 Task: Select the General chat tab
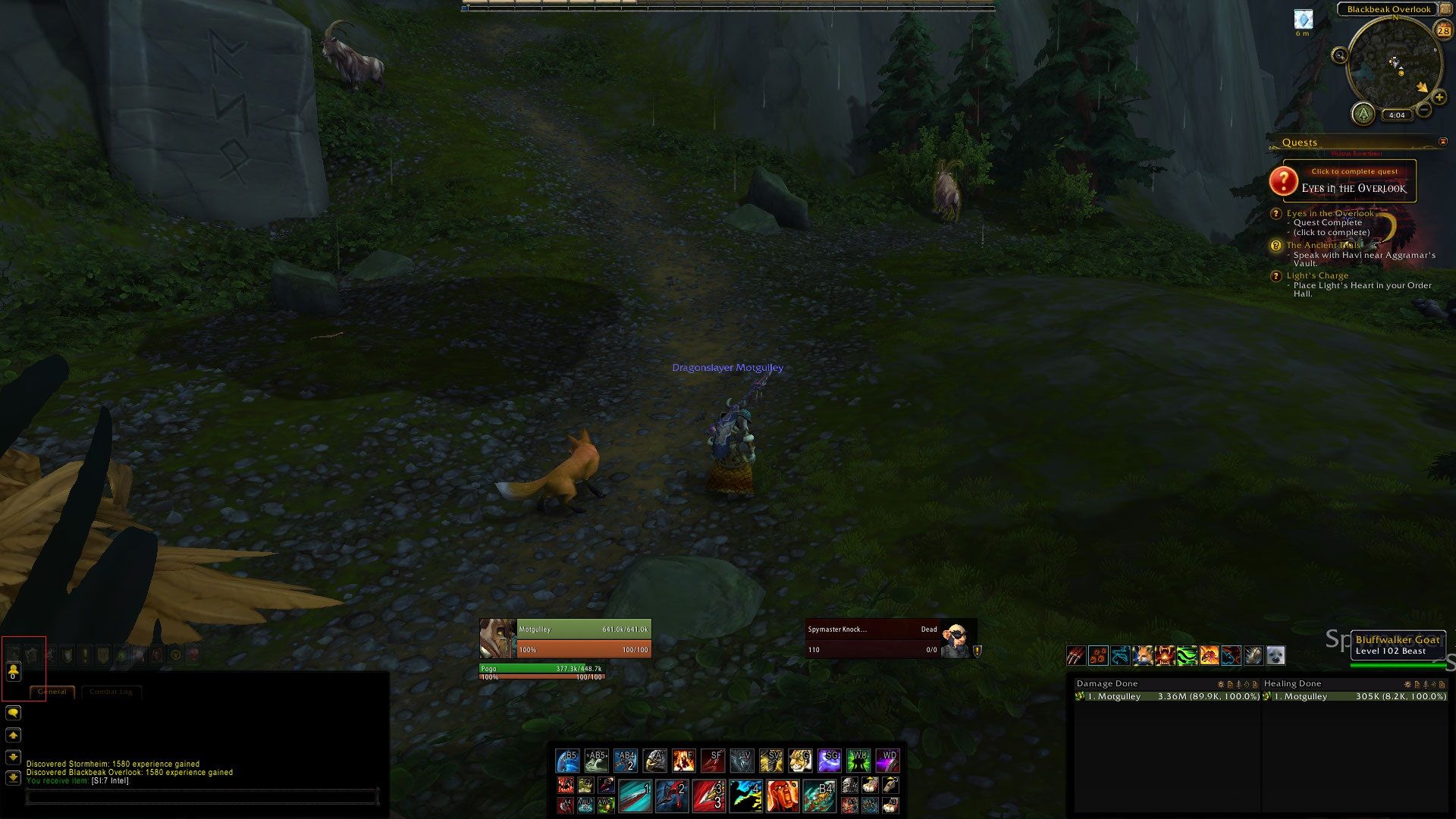(52, 692)
